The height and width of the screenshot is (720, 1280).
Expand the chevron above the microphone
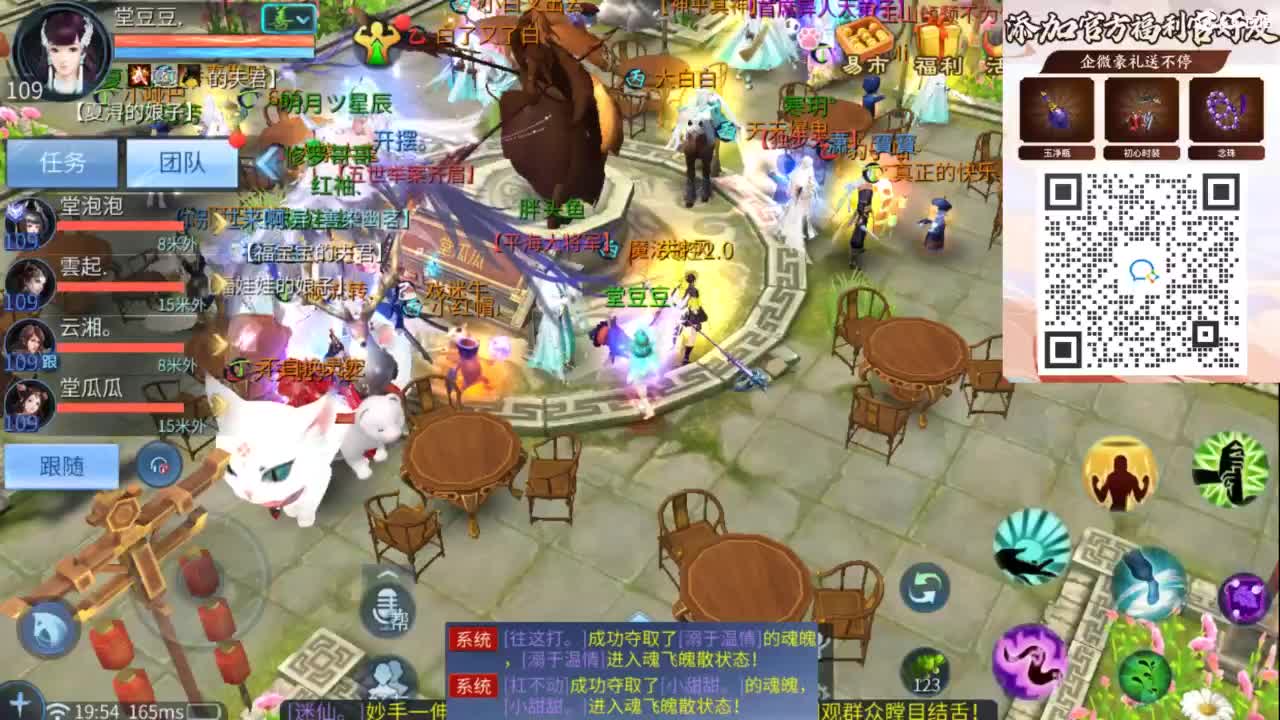386,574
